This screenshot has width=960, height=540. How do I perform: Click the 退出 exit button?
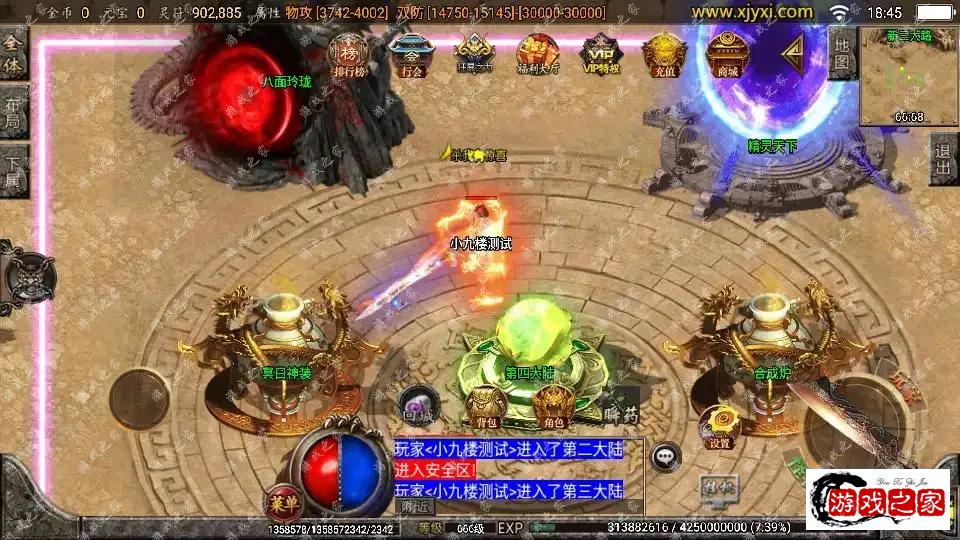[x=943, y=159]
